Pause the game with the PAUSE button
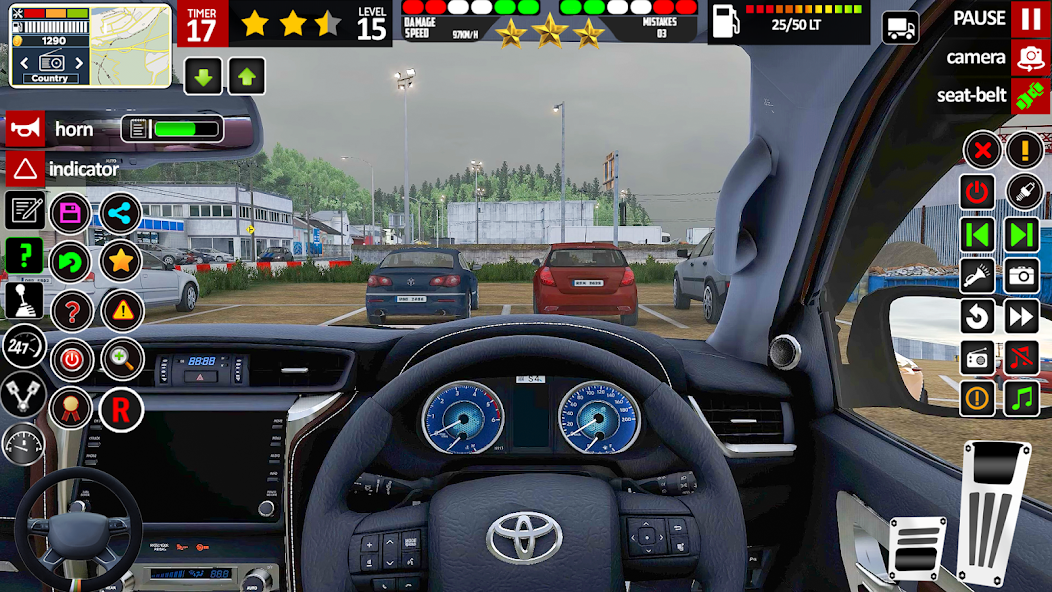 pyautogui.click(x=1029, y=18)
